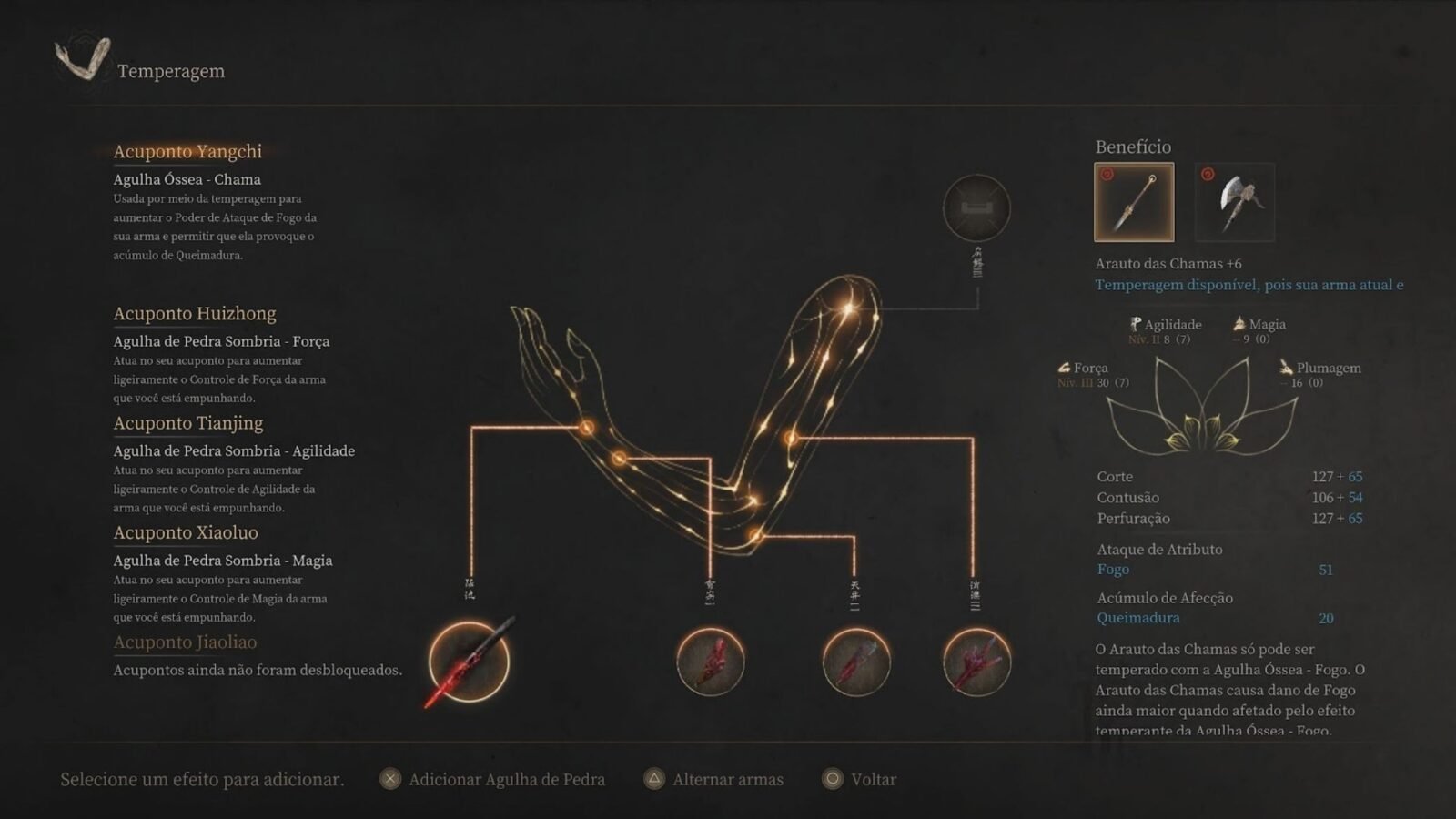Open the Acuponto Xiaoluo list entry

point(186,533)
